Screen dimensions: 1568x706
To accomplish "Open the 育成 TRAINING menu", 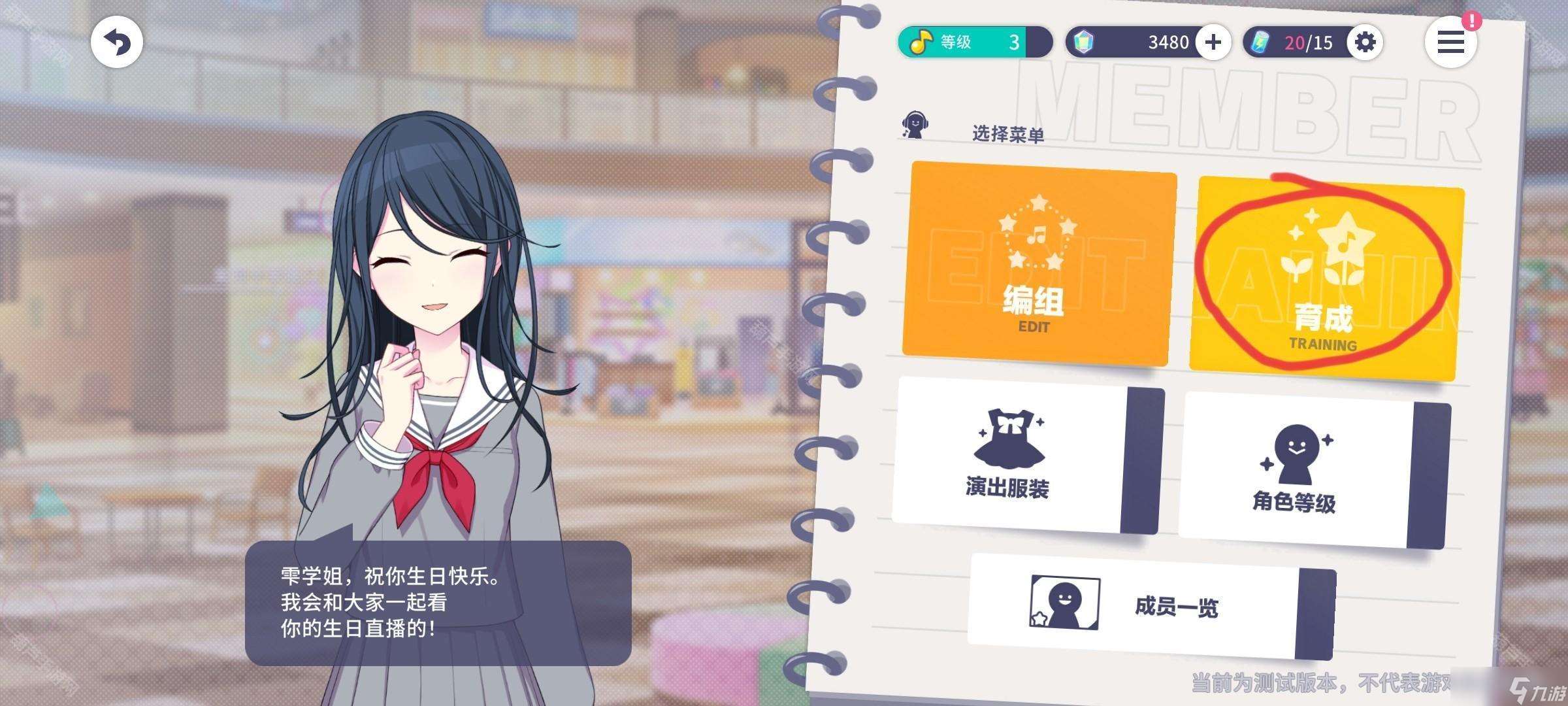I will [1325, 278].
